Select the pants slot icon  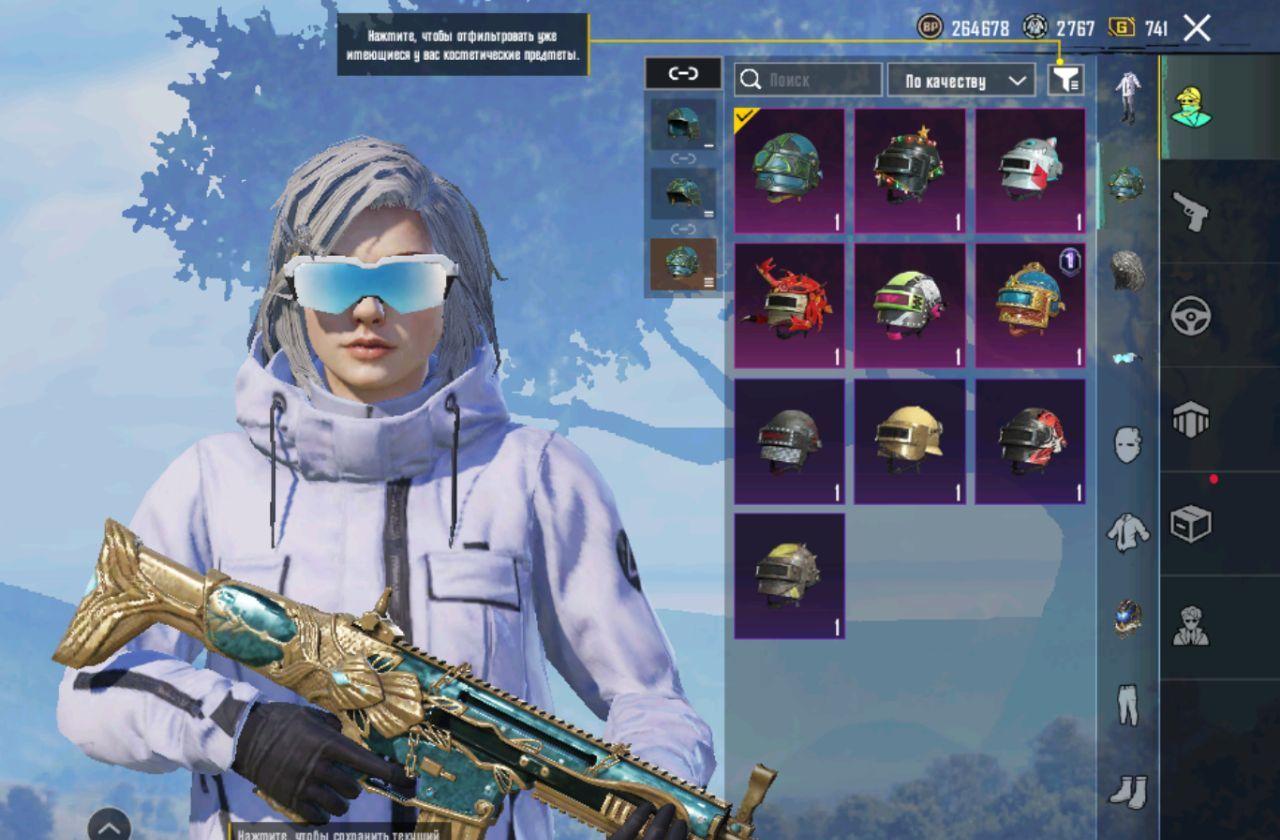[x=1127, y=705]
